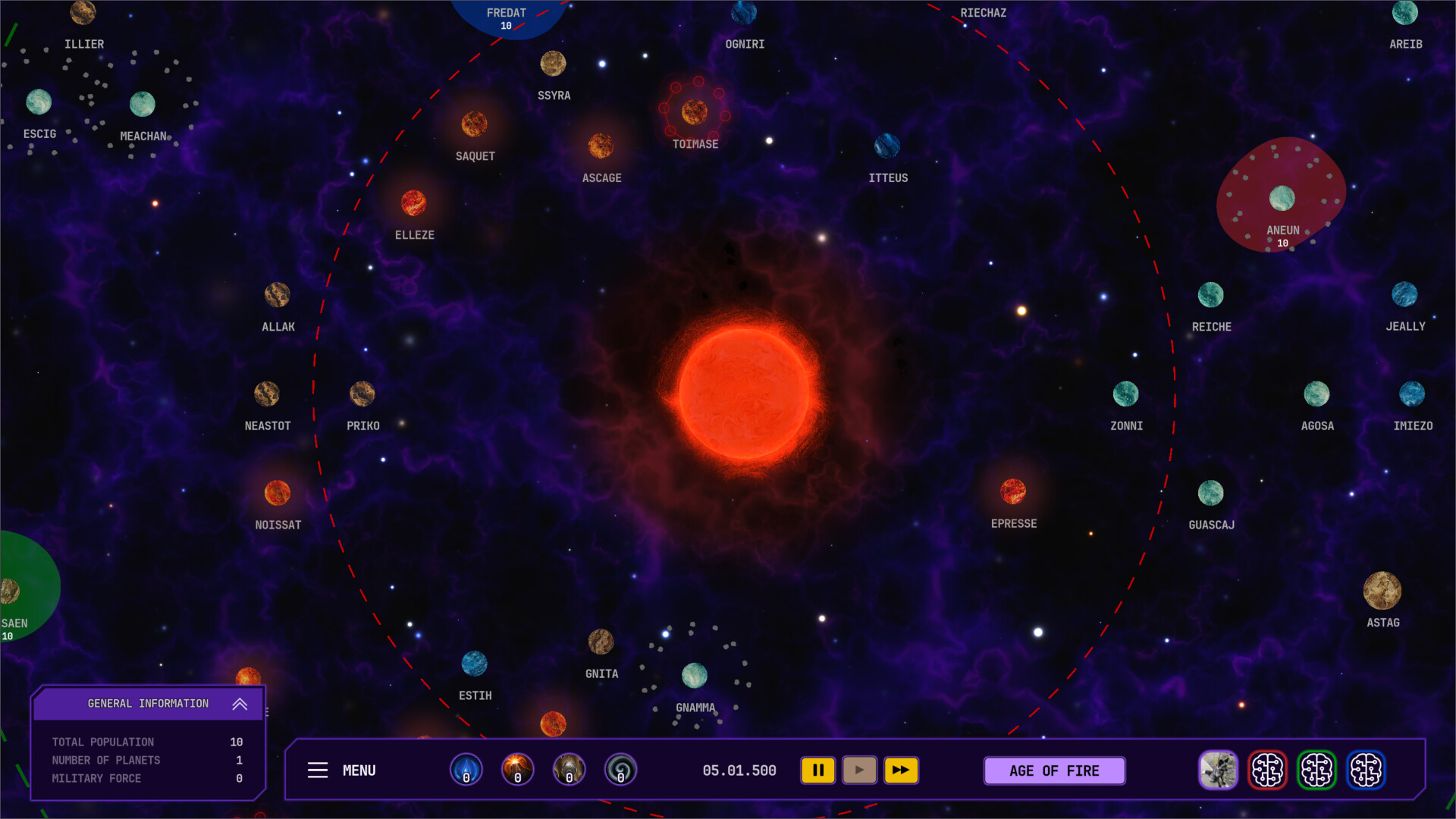
Task: Select the spiral galaxy element icon
Action: [x=621, y=770]
